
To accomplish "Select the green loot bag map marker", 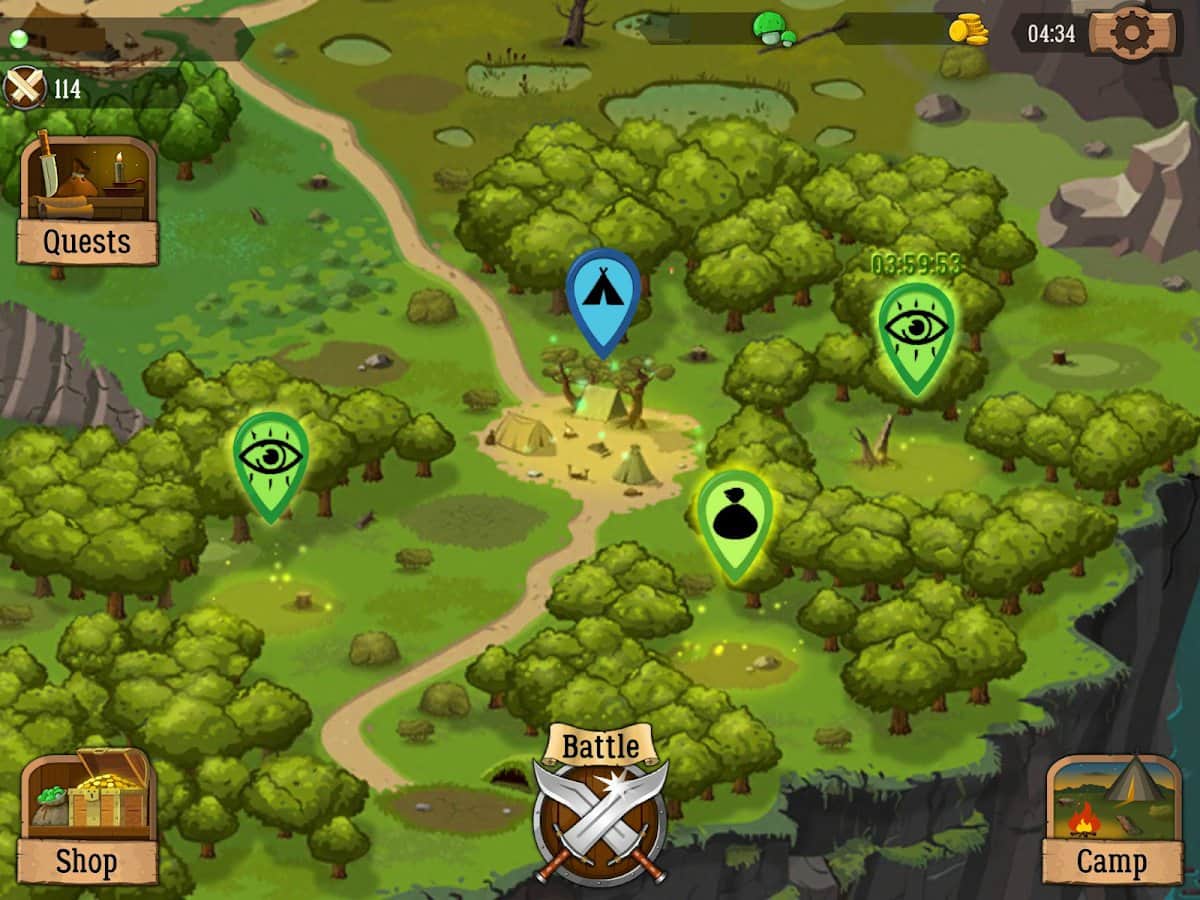I will pos(735,518).
